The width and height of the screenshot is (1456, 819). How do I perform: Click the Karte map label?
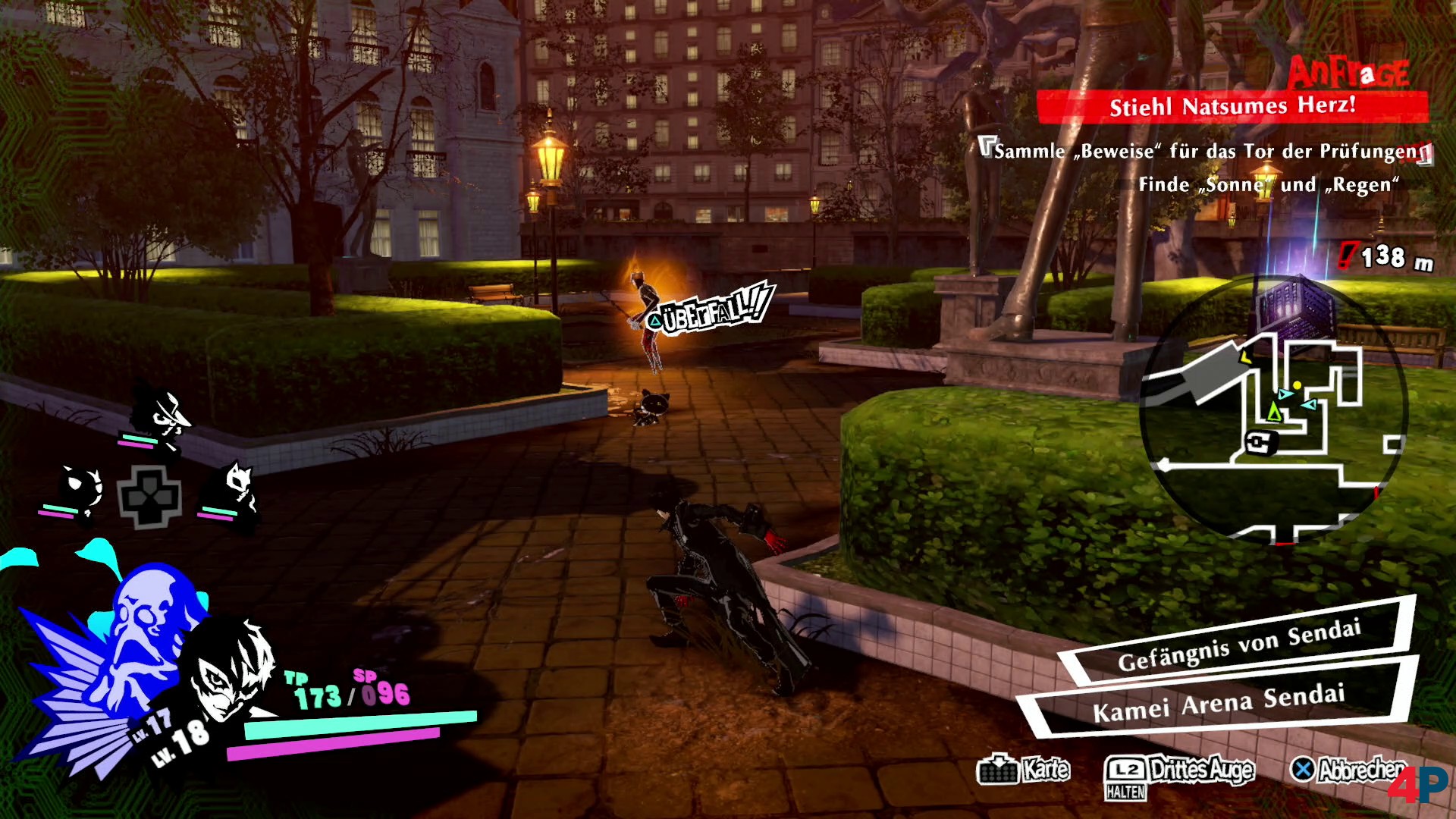1025,770
